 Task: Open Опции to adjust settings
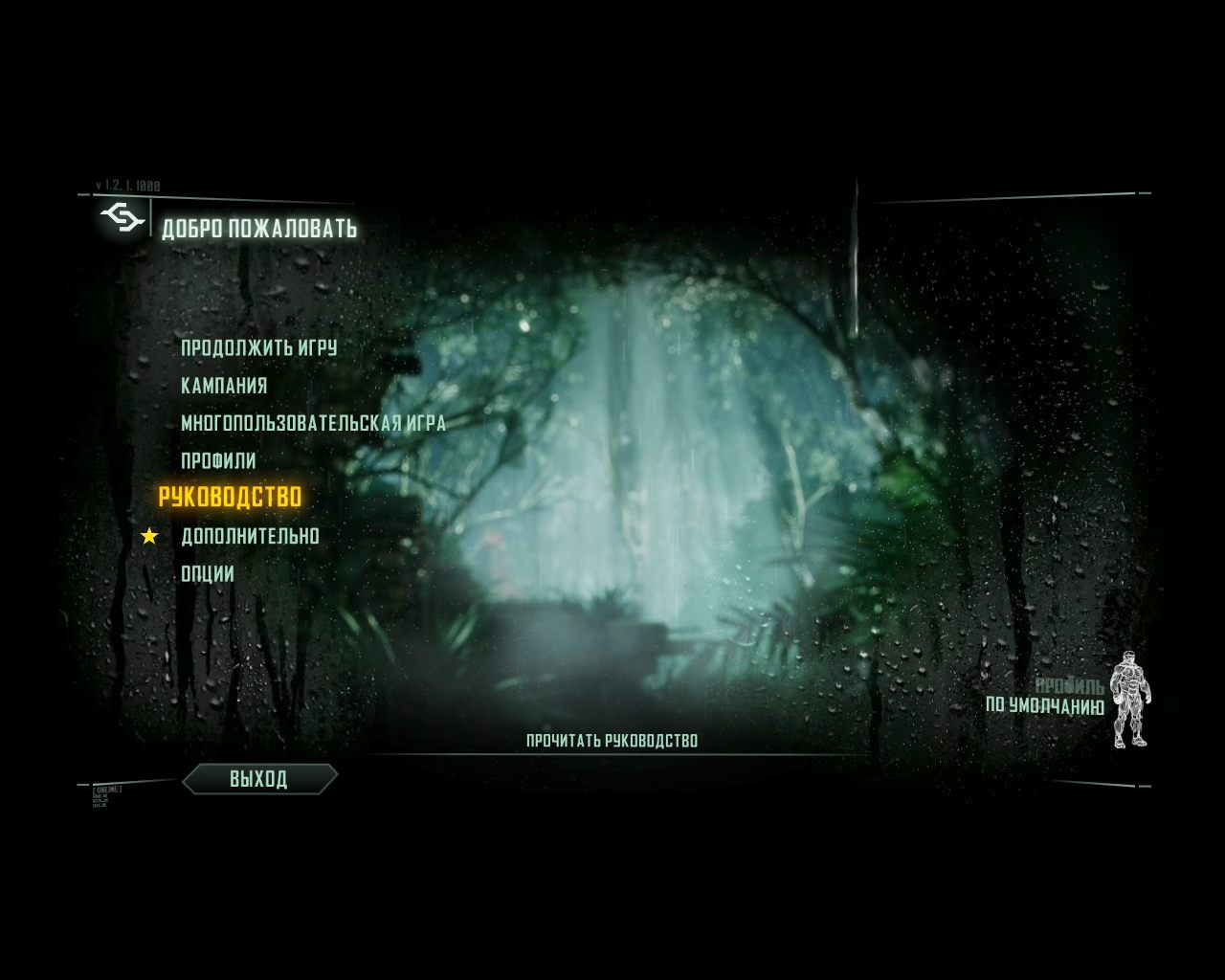tap(209, 571)
